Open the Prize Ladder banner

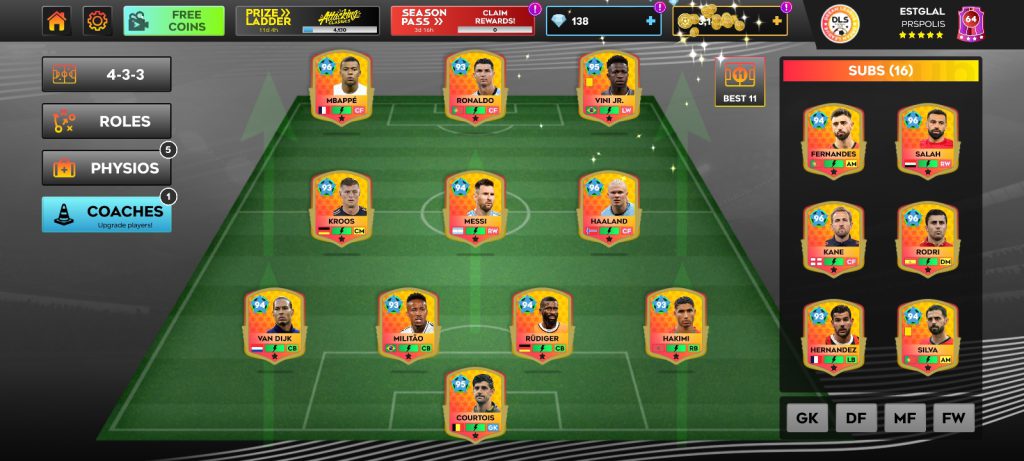307,21
